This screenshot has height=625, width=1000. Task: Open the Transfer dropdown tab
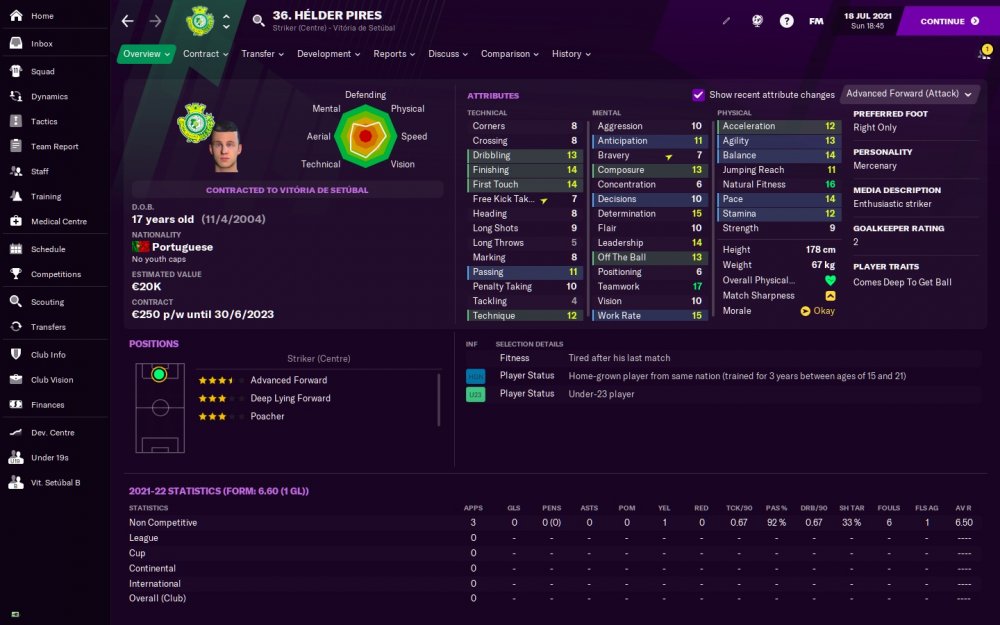coord(263,54)
